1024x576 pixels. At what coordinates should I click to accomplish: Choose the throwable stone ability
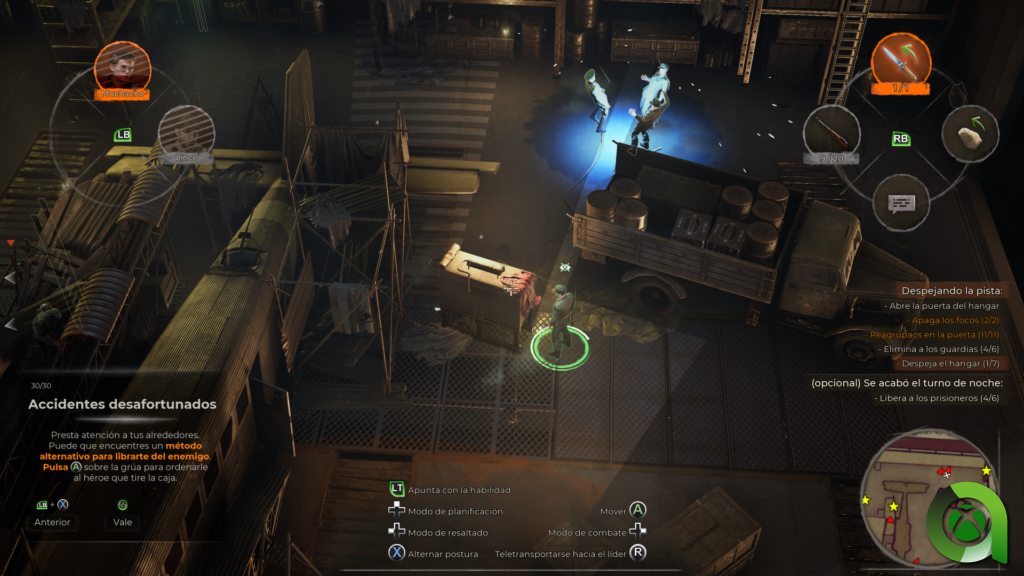pos(969,133)
